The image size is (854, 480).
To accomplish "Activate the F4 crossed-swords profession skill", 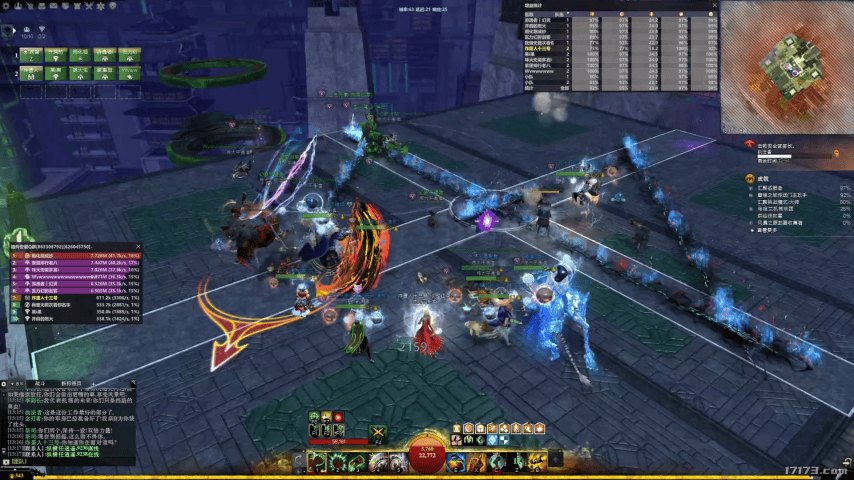I will point(378,434).
